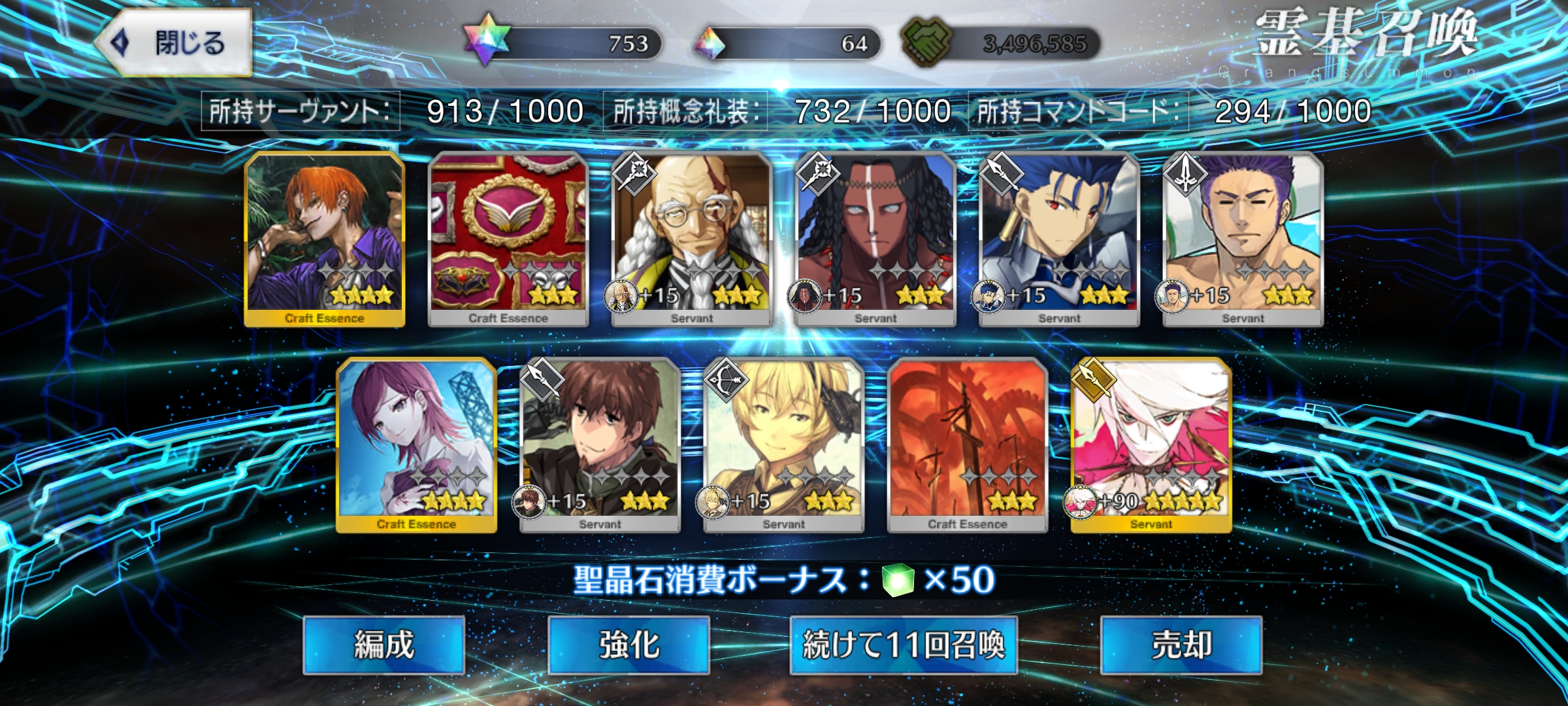Open the gold 5-star white-haired Lancer card

tap(1151, 445)
